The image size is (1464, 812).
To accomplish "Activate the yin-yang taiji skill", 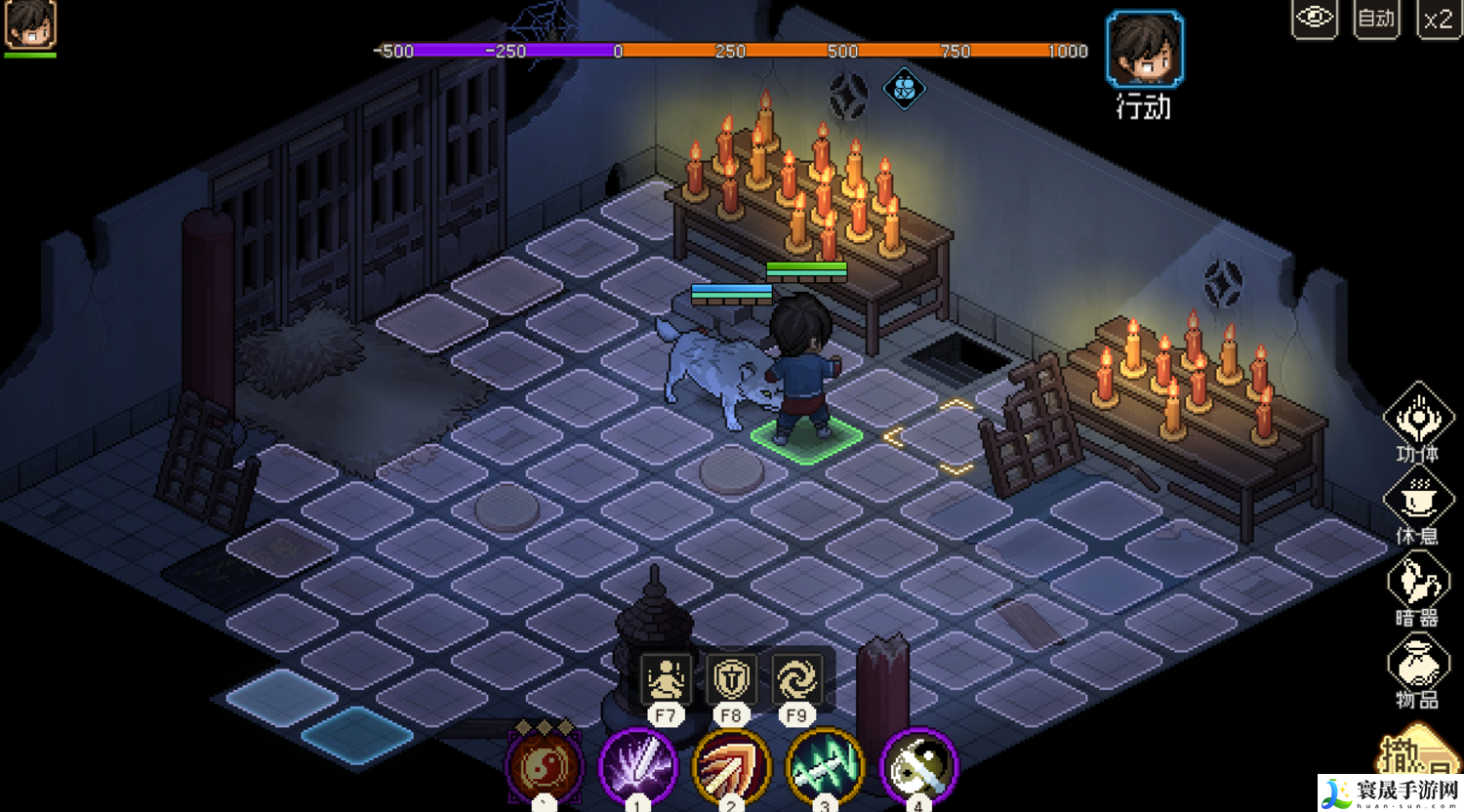I will [x=544, y=767].
